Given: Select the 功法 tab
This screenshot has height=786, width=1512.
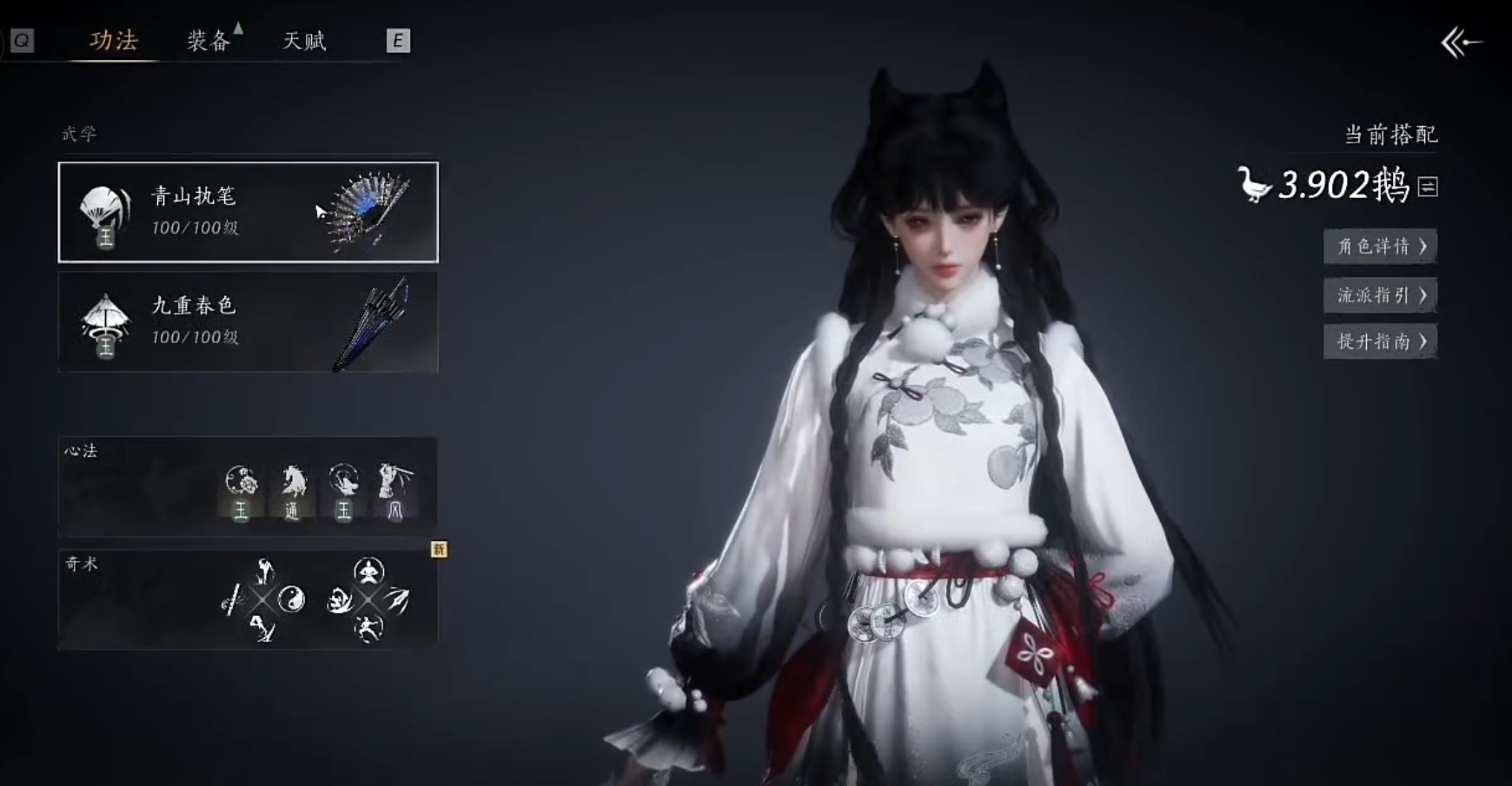Looking at the screenshot, I should (x=114, y=41).
